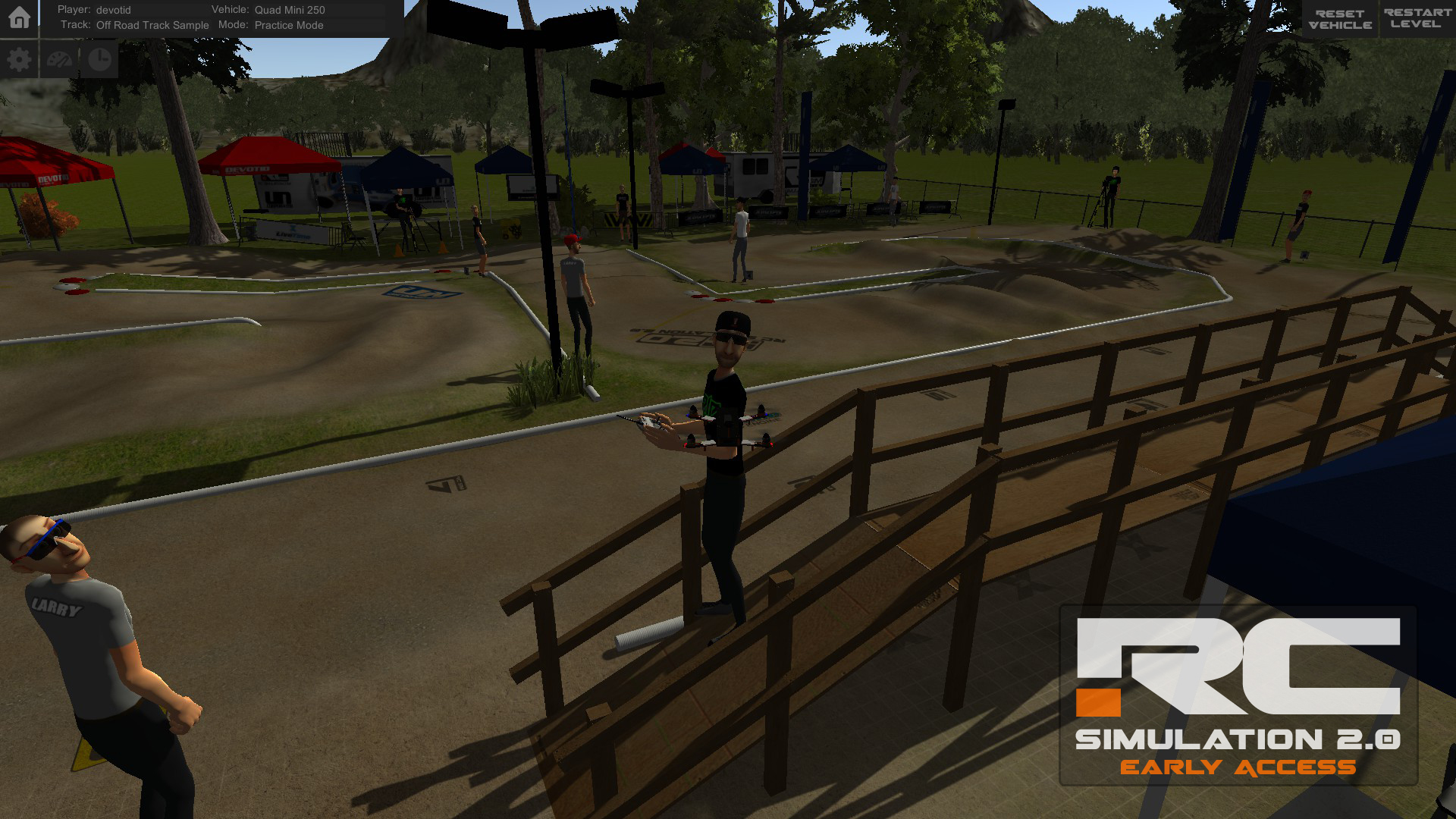Open the Track selector for Off Road Track Sample

152,25
